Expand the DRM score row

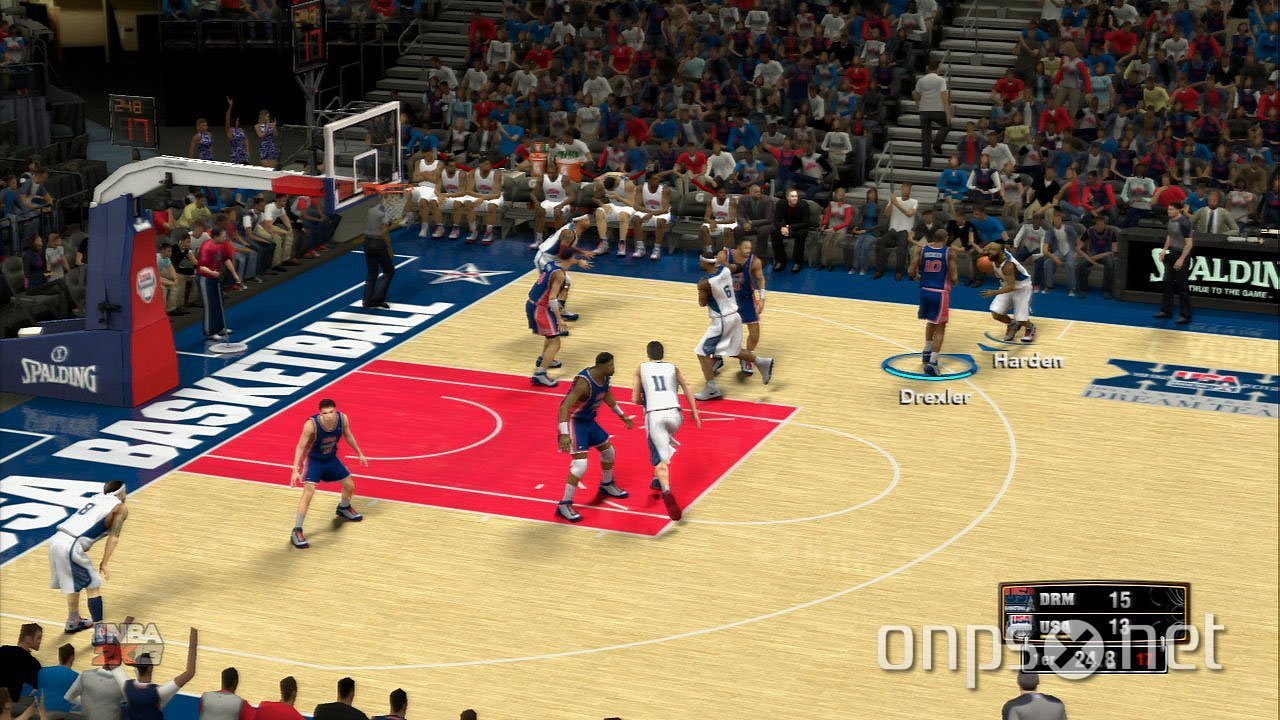tap(1090, 598)
